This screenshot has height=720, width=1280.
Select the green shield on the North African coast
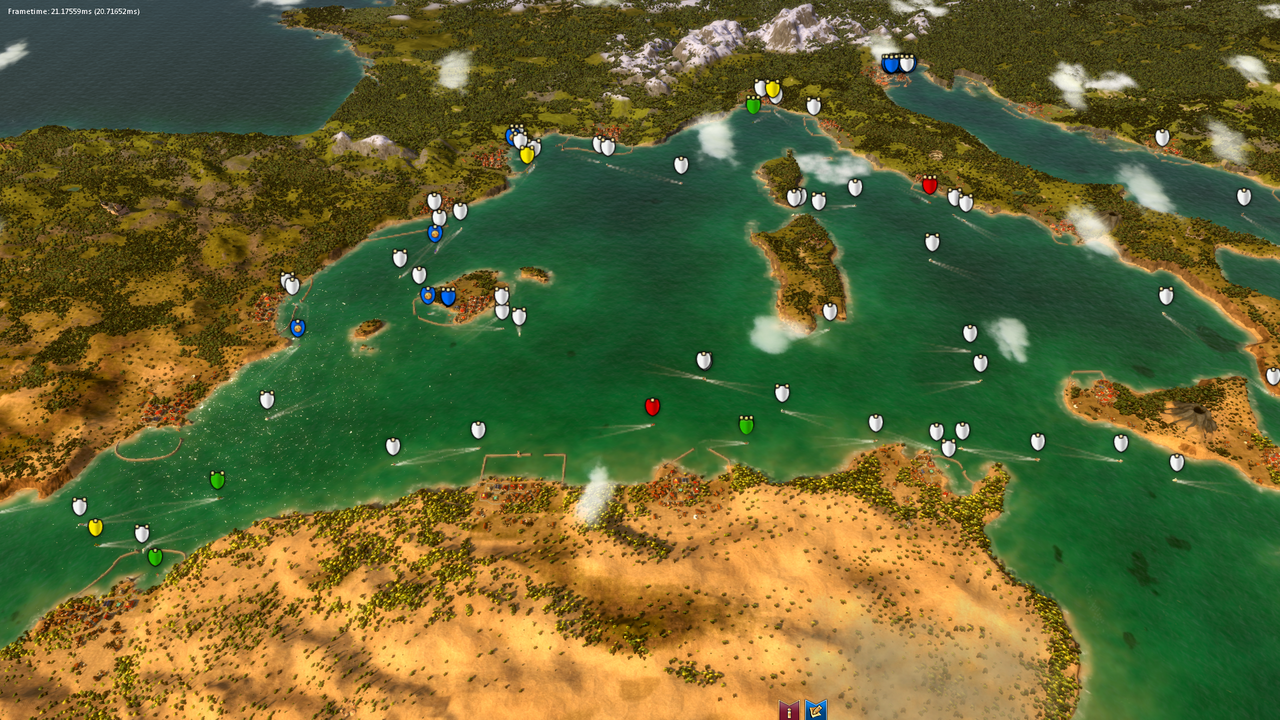click(218, 479)
